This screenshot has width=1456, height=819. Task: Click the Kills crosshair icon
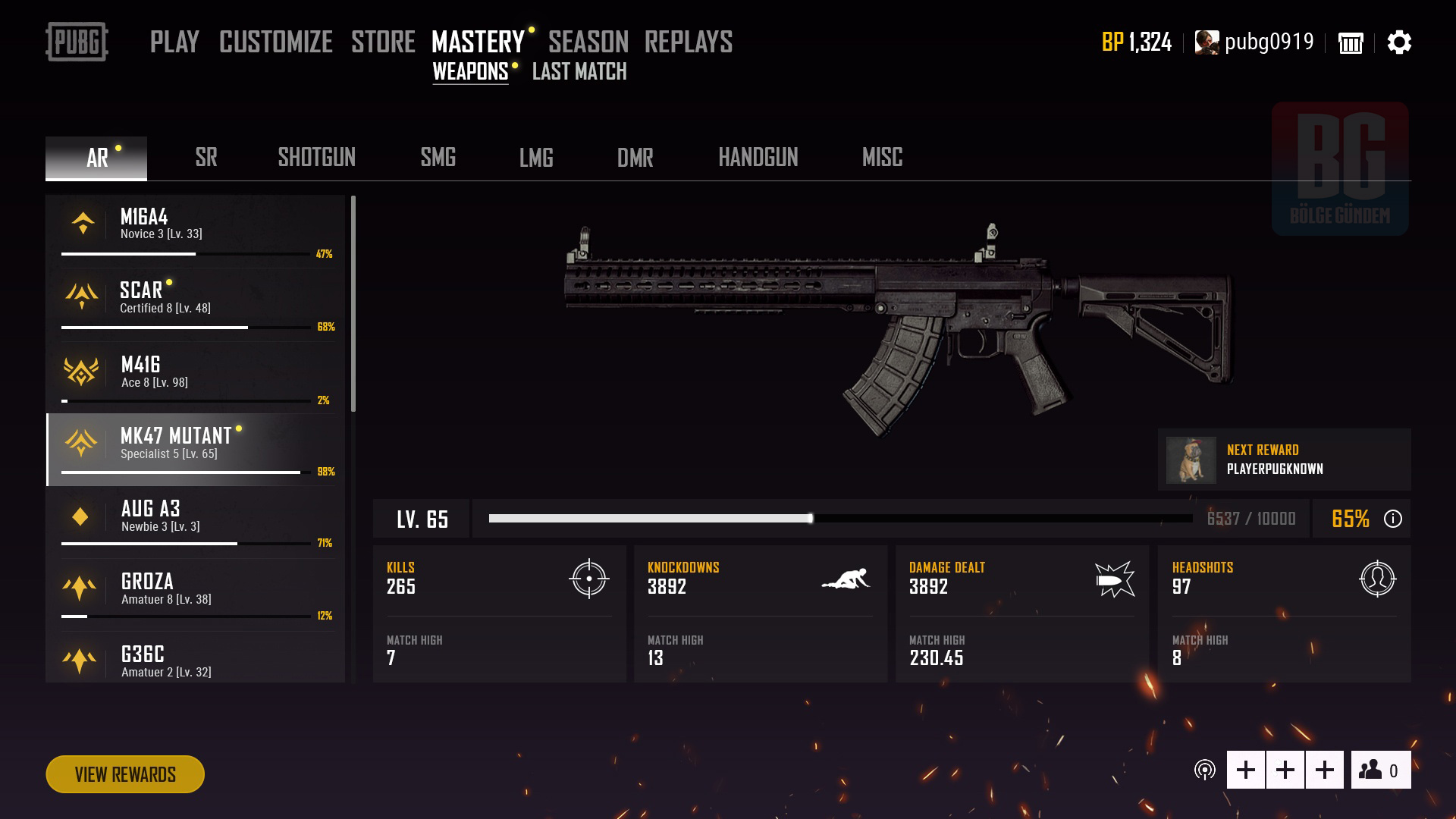(588, 581)
